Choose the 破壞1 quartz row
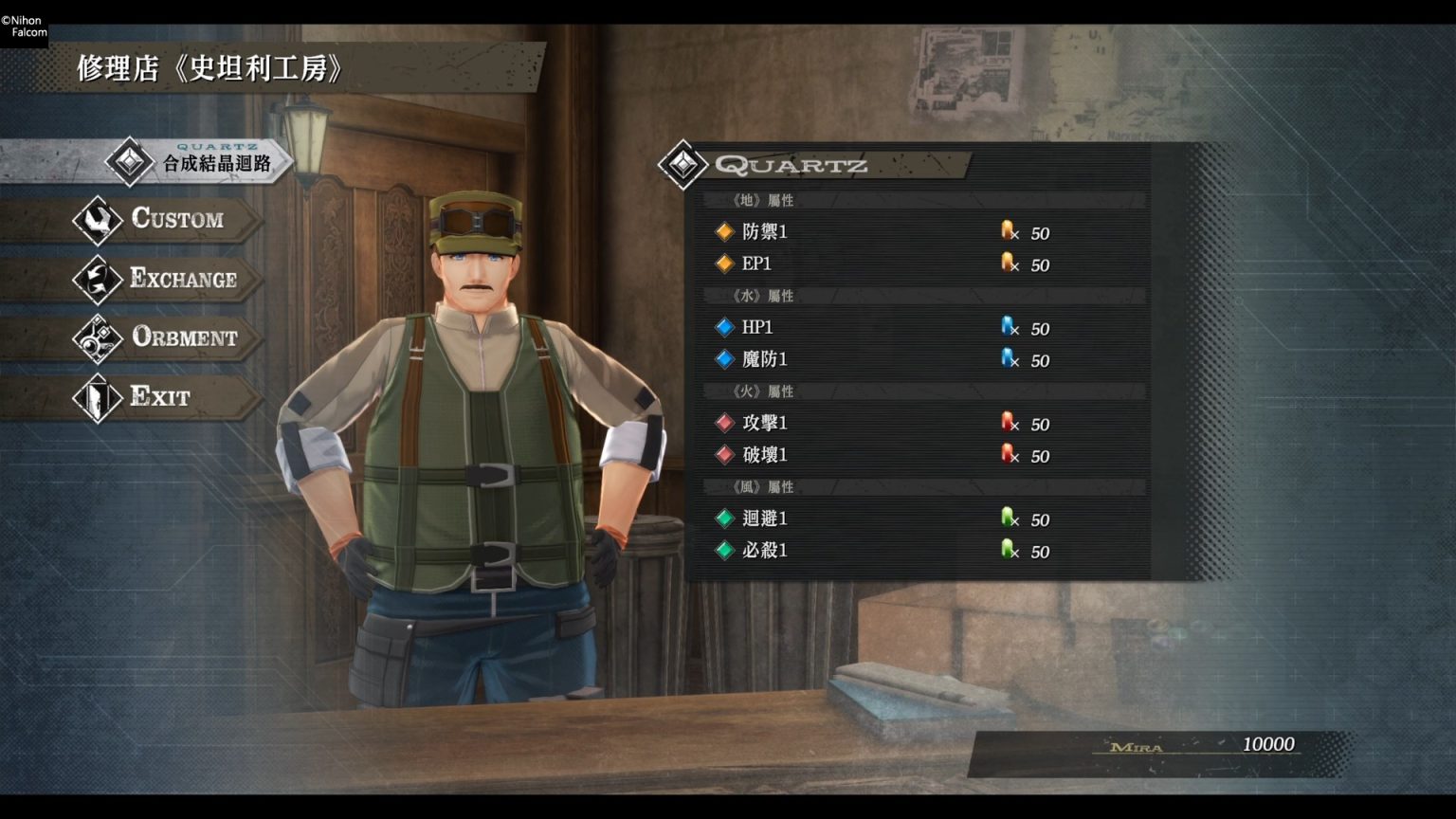The width and height of the screenshot is (1456, 819). pos(882,456)
